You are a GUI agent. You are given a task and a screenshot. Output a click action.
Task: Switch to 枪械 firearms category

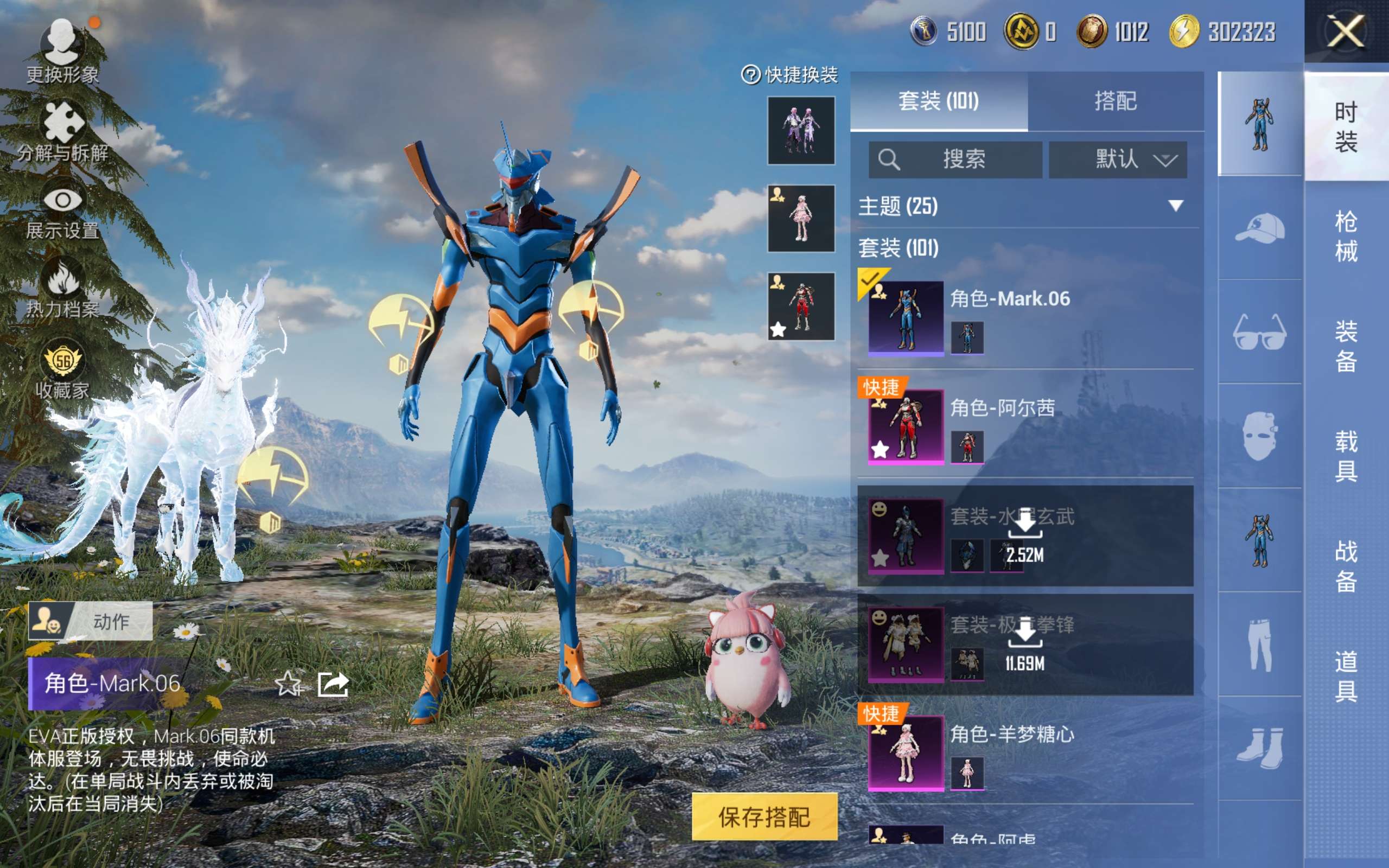coord(1346,236)
